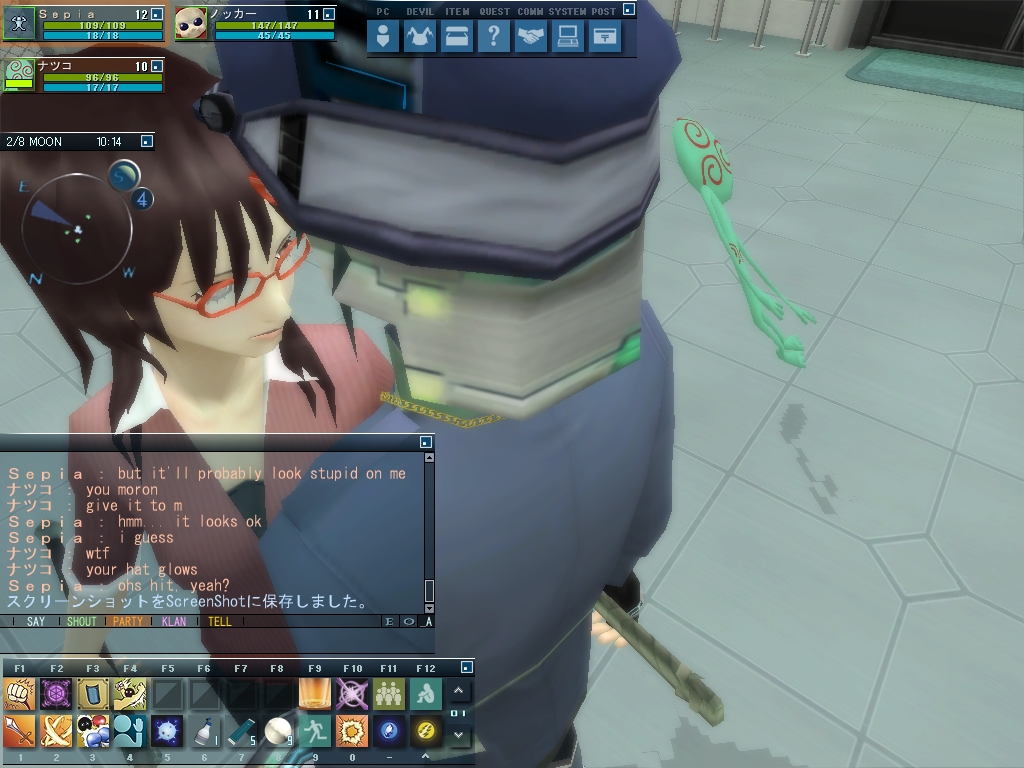Screen dimensions: 1024x768
Task: Switch chat channel to SHOUT
Action: tap(81, 621)
